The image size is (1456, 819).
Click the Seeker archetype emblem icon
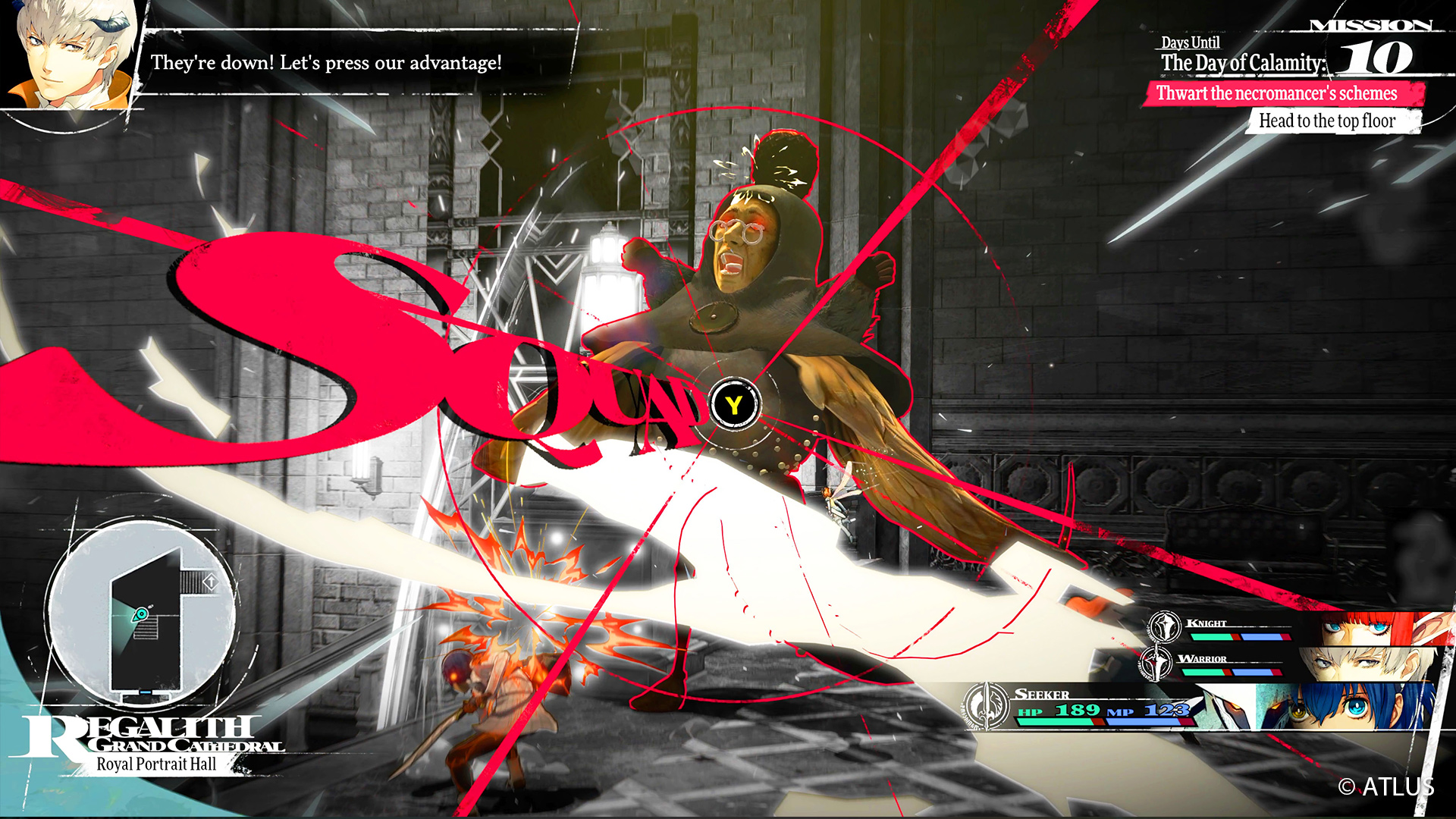click(986, 705)
